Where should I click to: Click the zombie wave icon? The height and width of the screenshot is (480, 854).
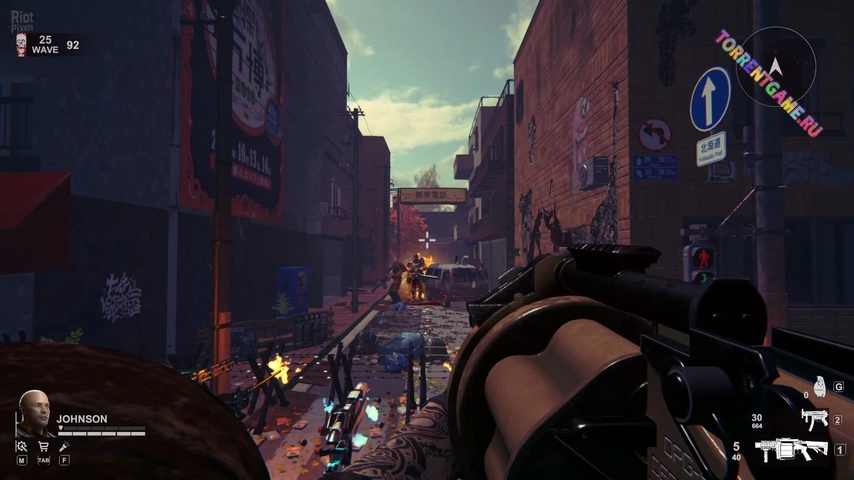(x=21, y=43)
